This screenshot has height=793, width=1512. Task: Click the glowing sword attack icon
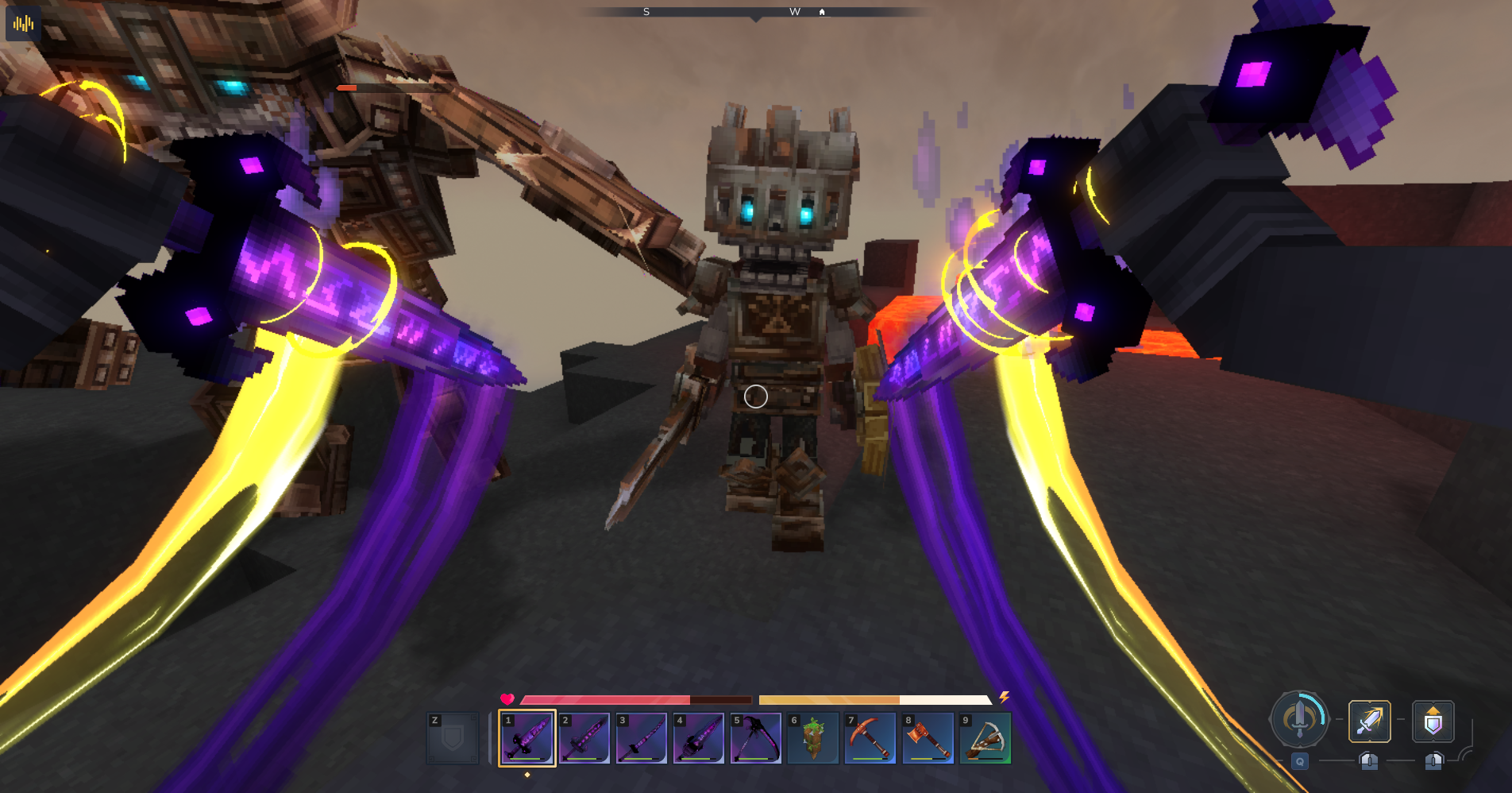(x=1370, y=721)
